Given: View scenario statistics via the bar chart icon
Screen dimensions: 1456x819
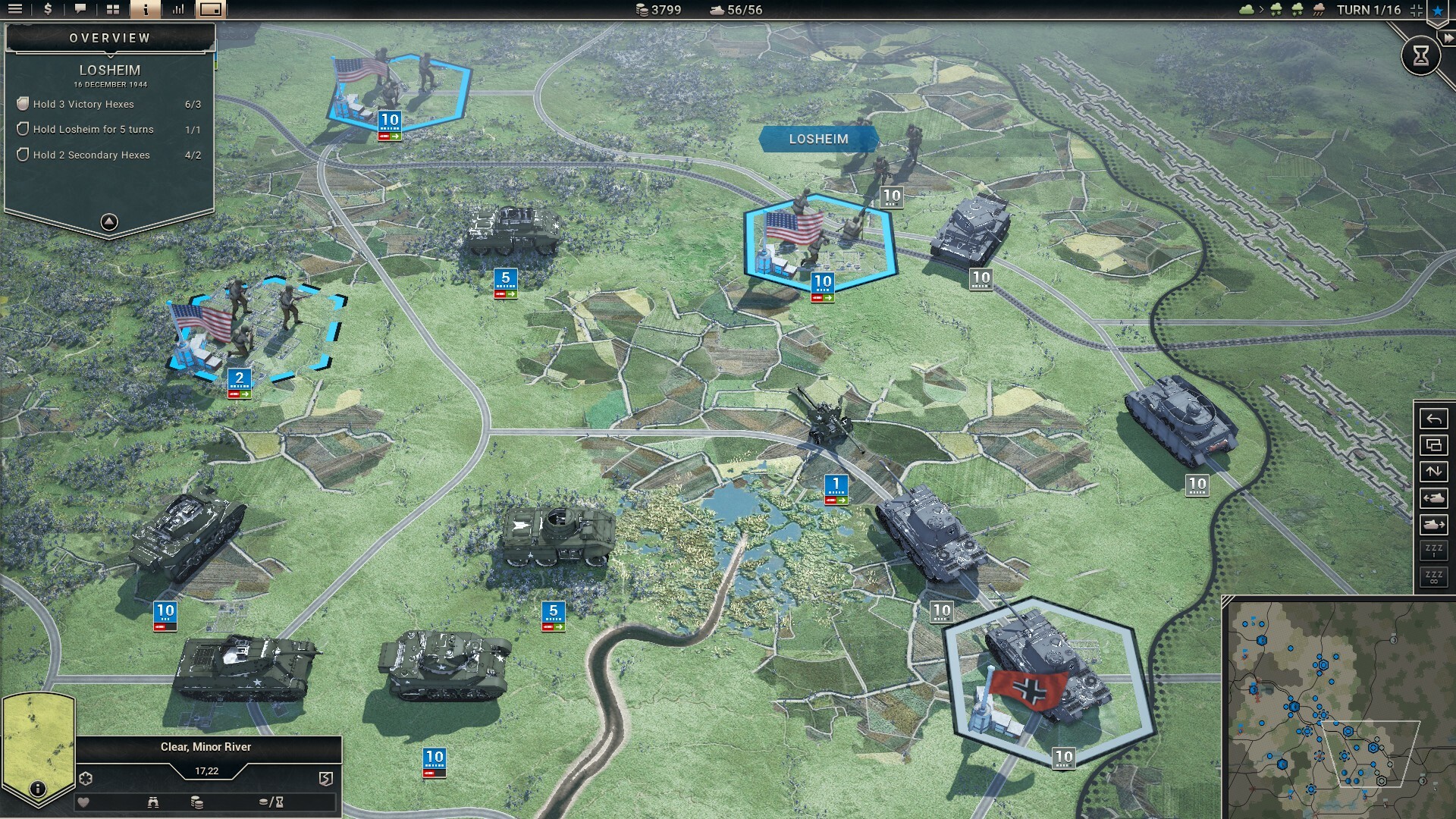Looking at the screenshot, I should (x=179, y=10).
